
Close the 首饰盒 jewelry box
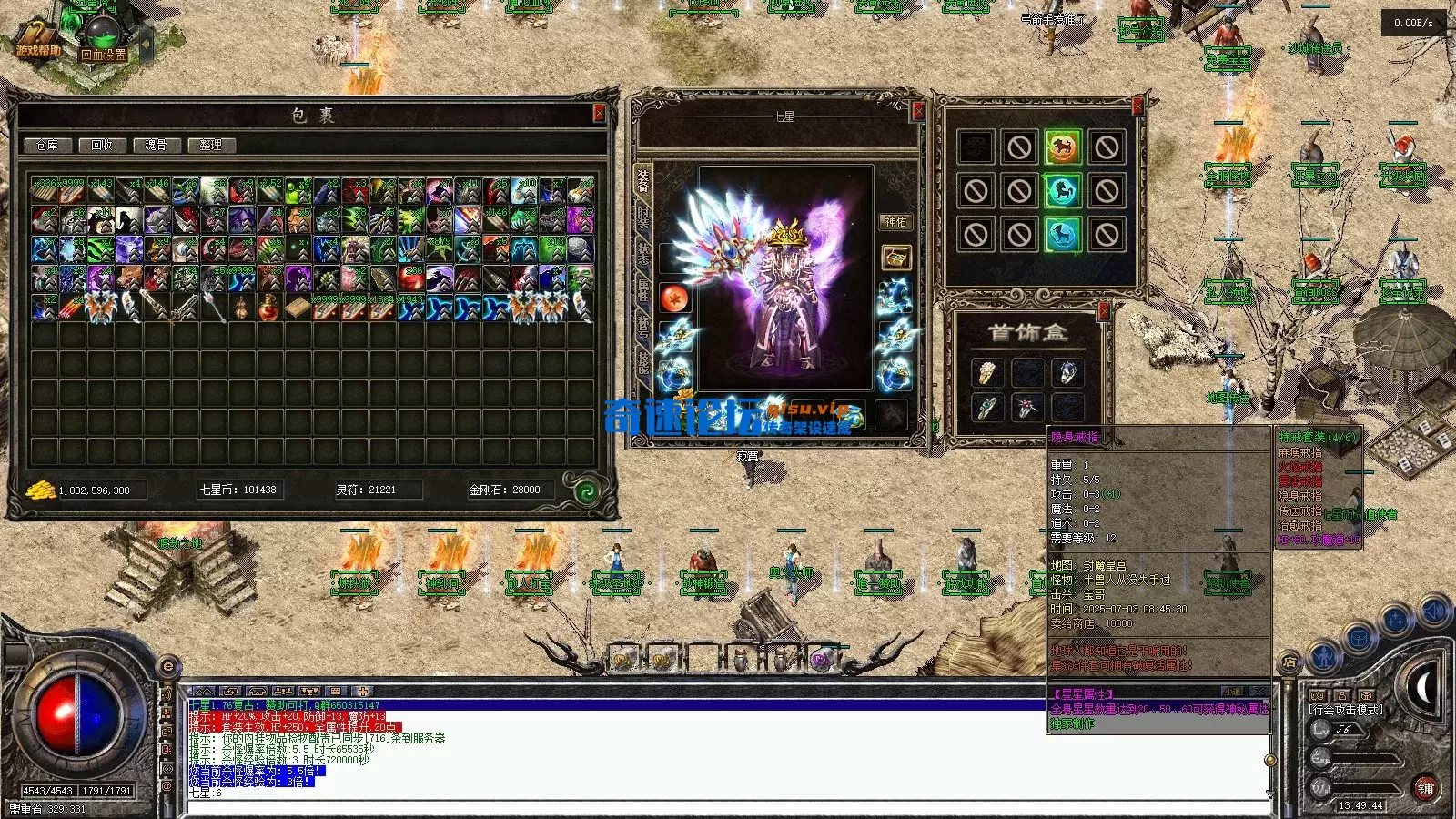click(x=1104, y=312)
